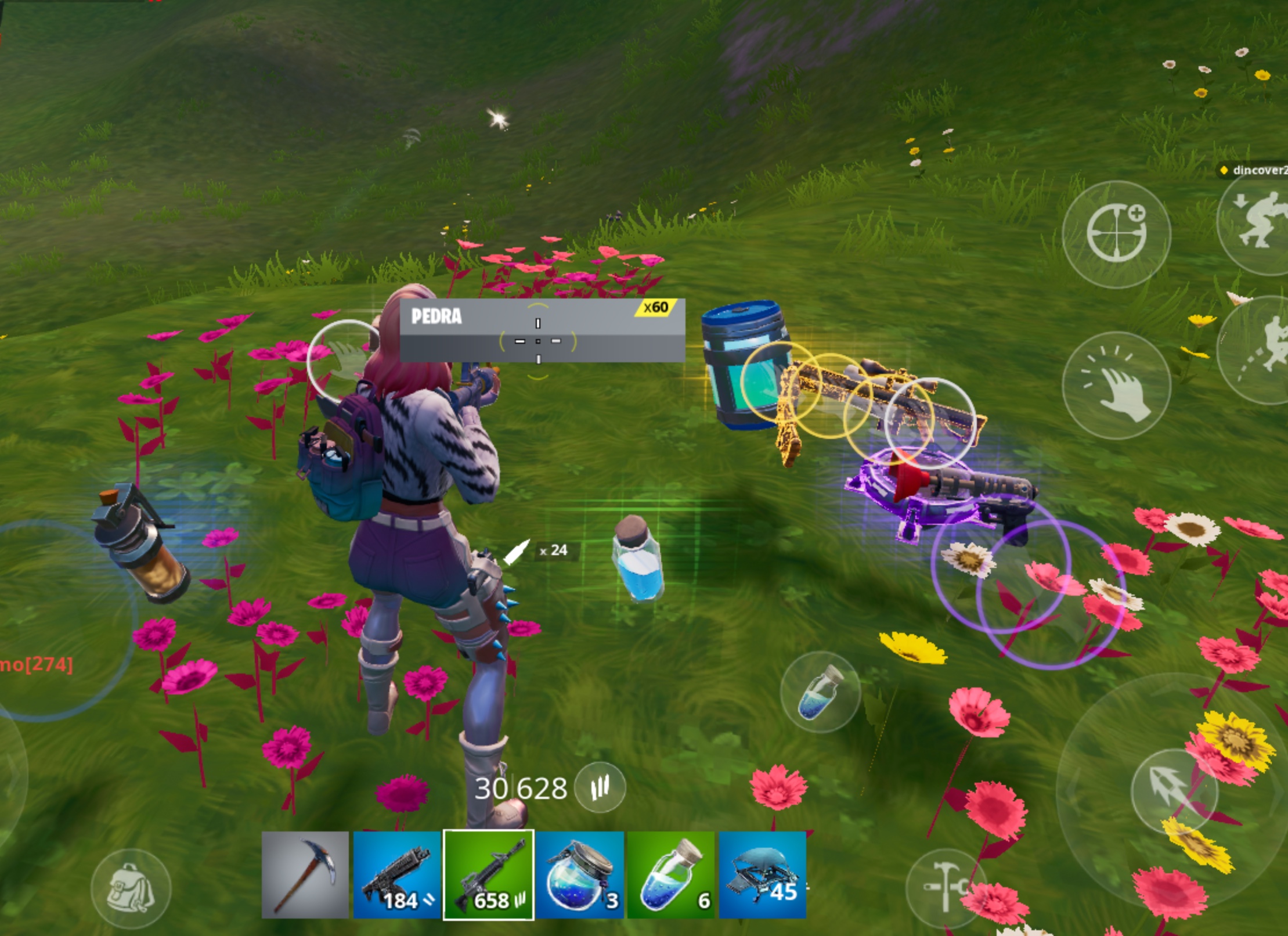This screenshot has width=1288, height=936.
Task: Choose the shield potion jug slot
Action: coord(579,875)
